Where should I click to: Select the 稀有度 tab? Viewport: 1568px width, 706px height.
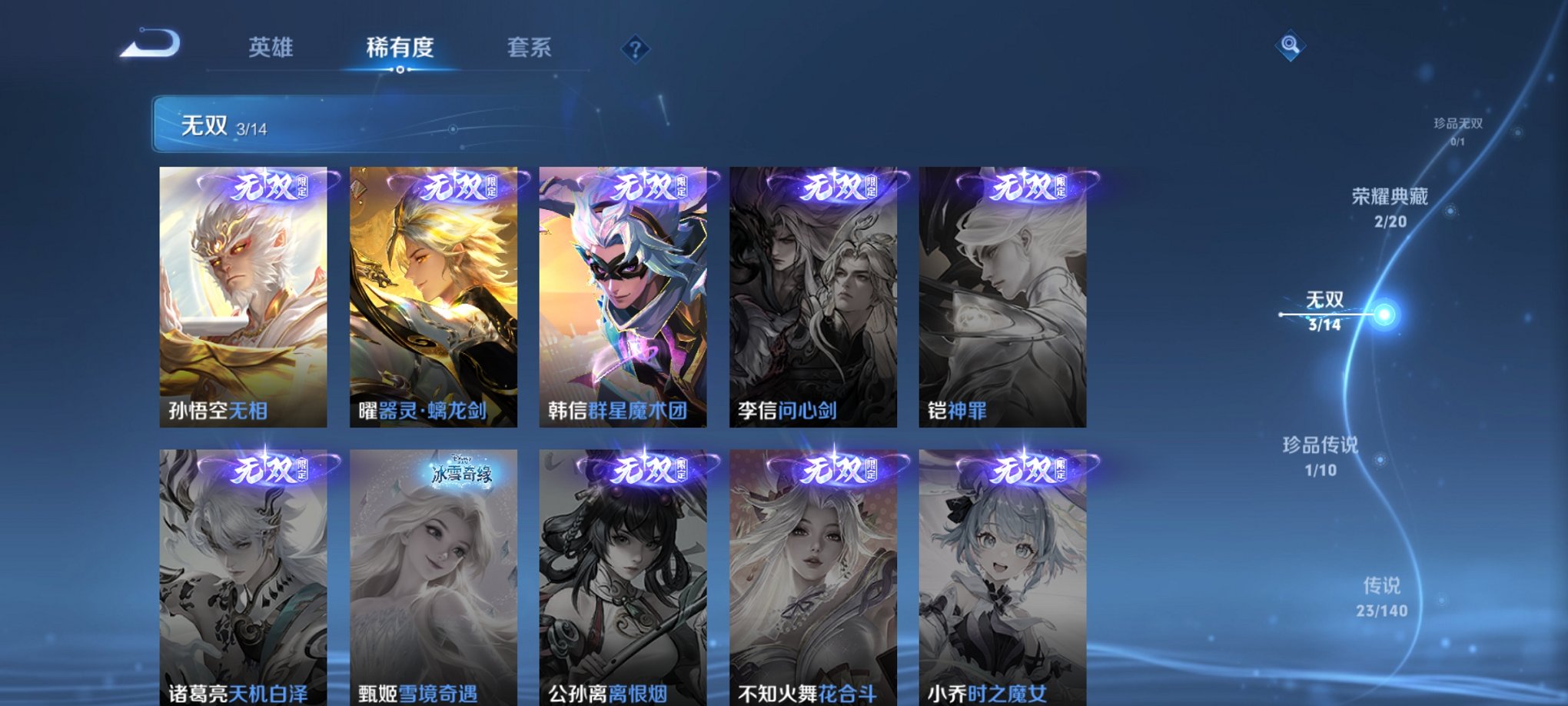pyautogui.click(x=399, y=48)
